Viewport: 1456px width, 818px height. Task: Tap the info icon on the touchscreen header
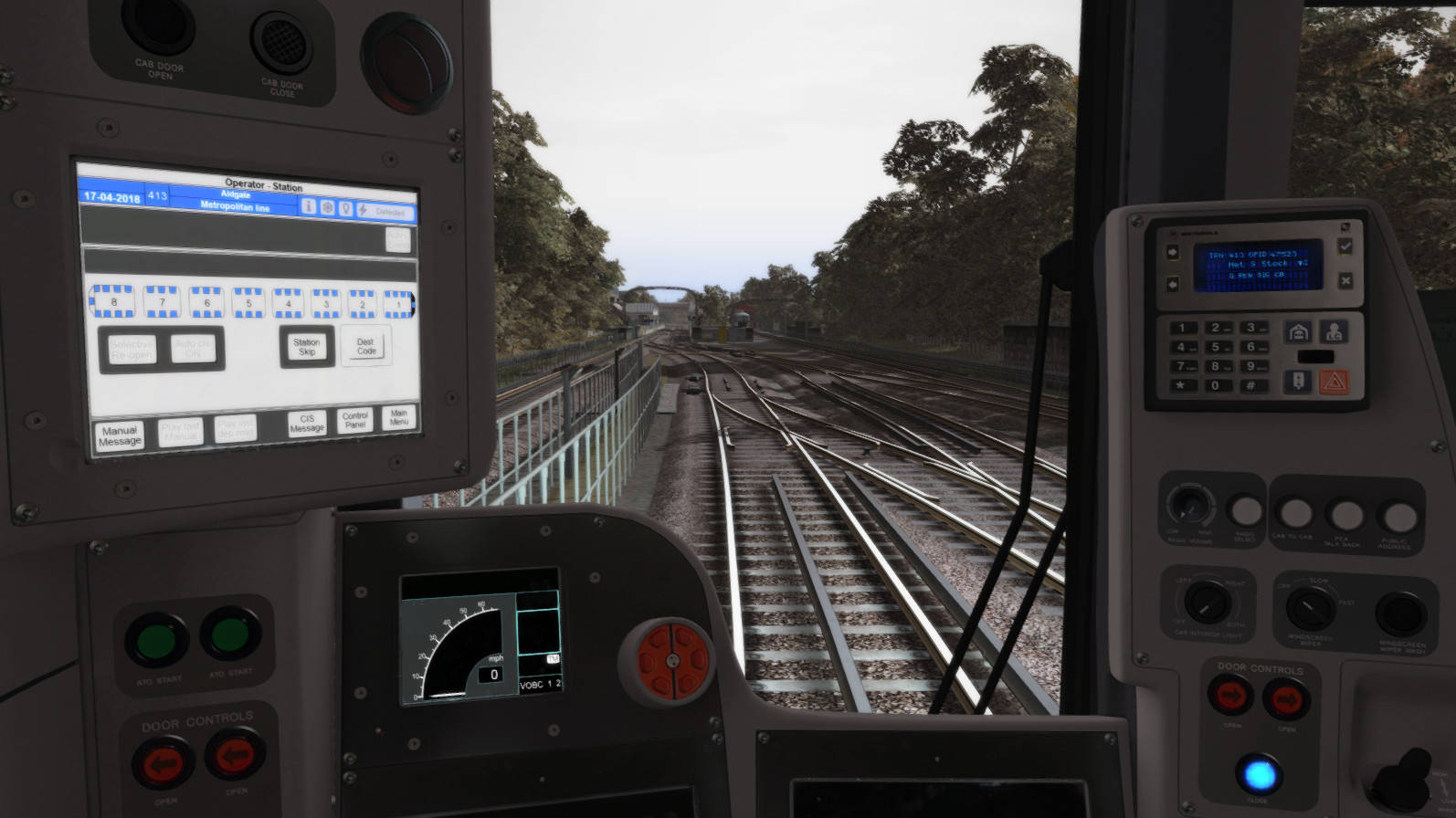coord(310,208)
